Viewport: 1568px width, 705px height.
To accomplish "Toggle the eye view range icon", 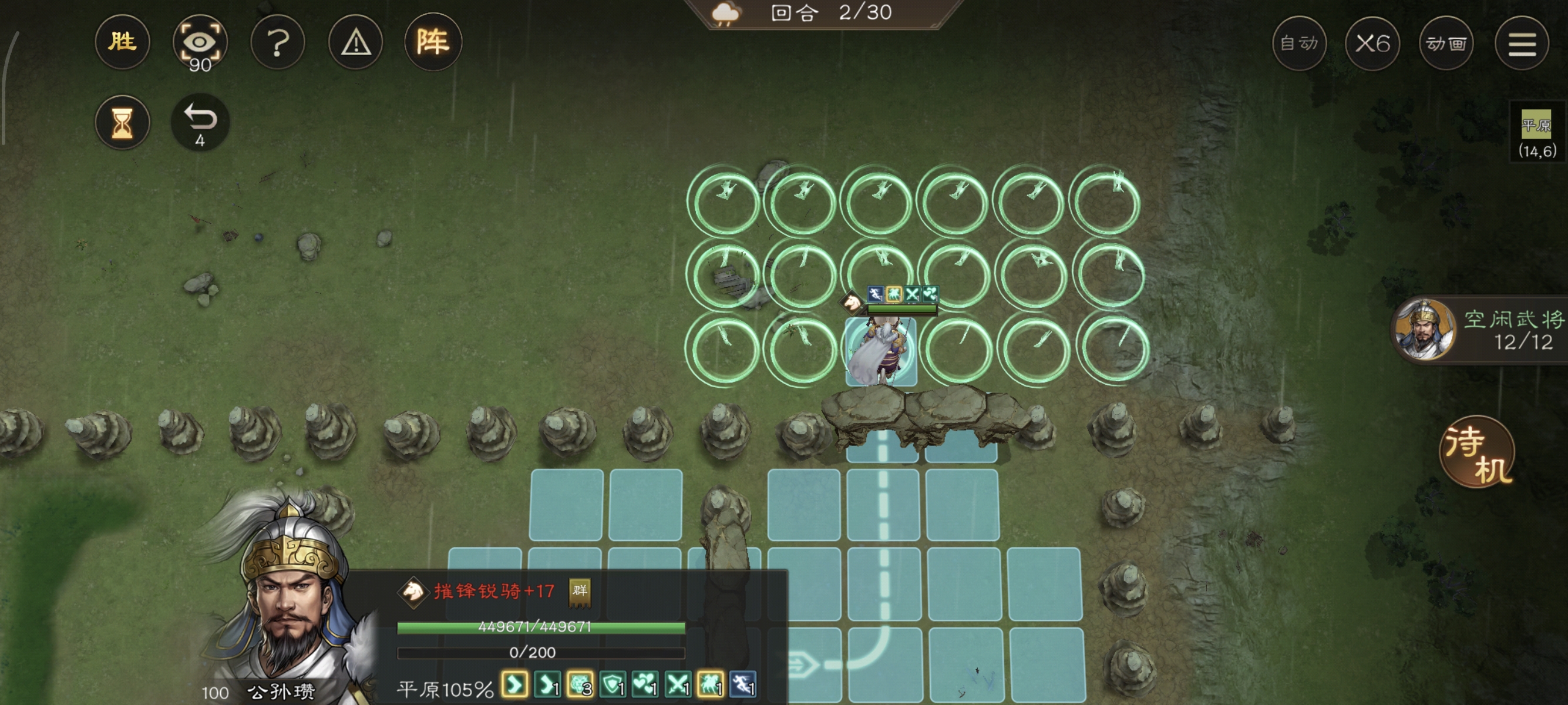I will 200,42.
